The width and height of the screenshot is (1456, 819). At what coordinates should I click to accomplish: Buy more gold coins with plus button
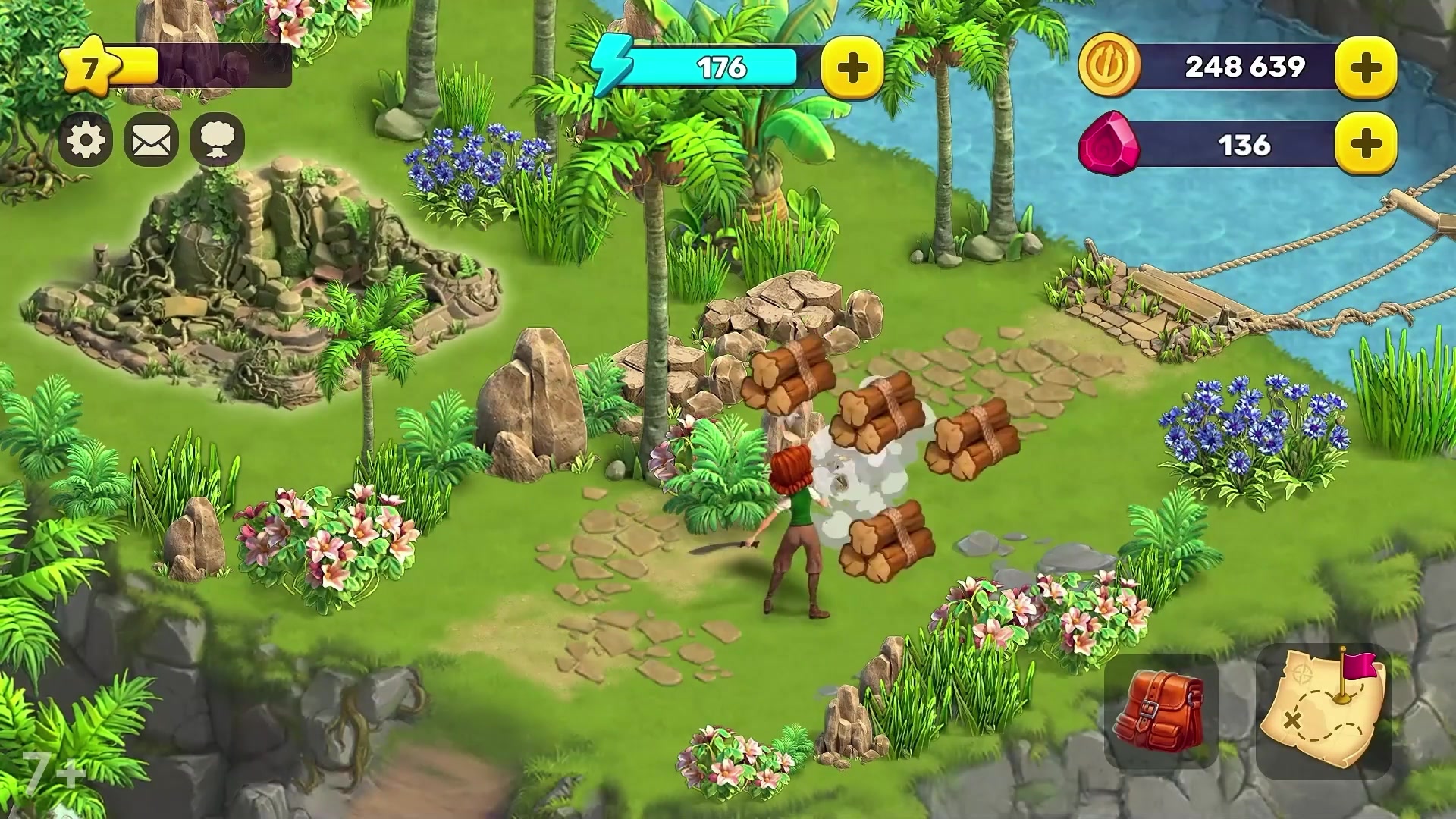click(x=1366, y=67)
